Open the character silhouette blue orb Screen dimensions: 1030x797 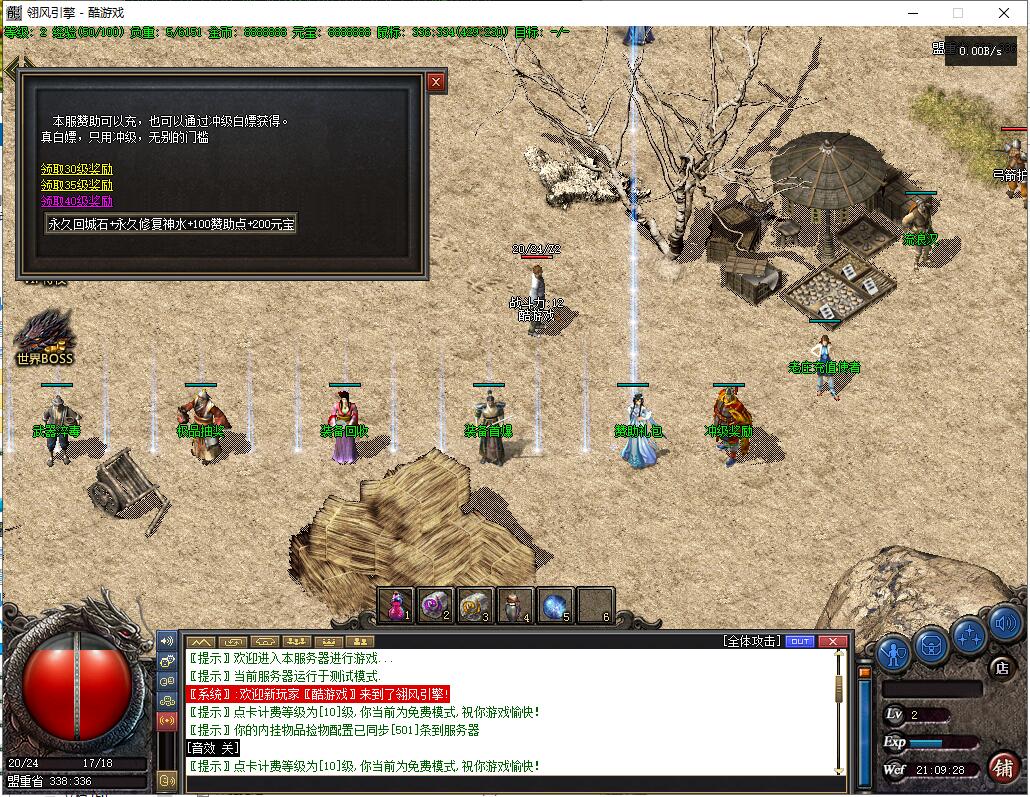click(x=893, y=653)
